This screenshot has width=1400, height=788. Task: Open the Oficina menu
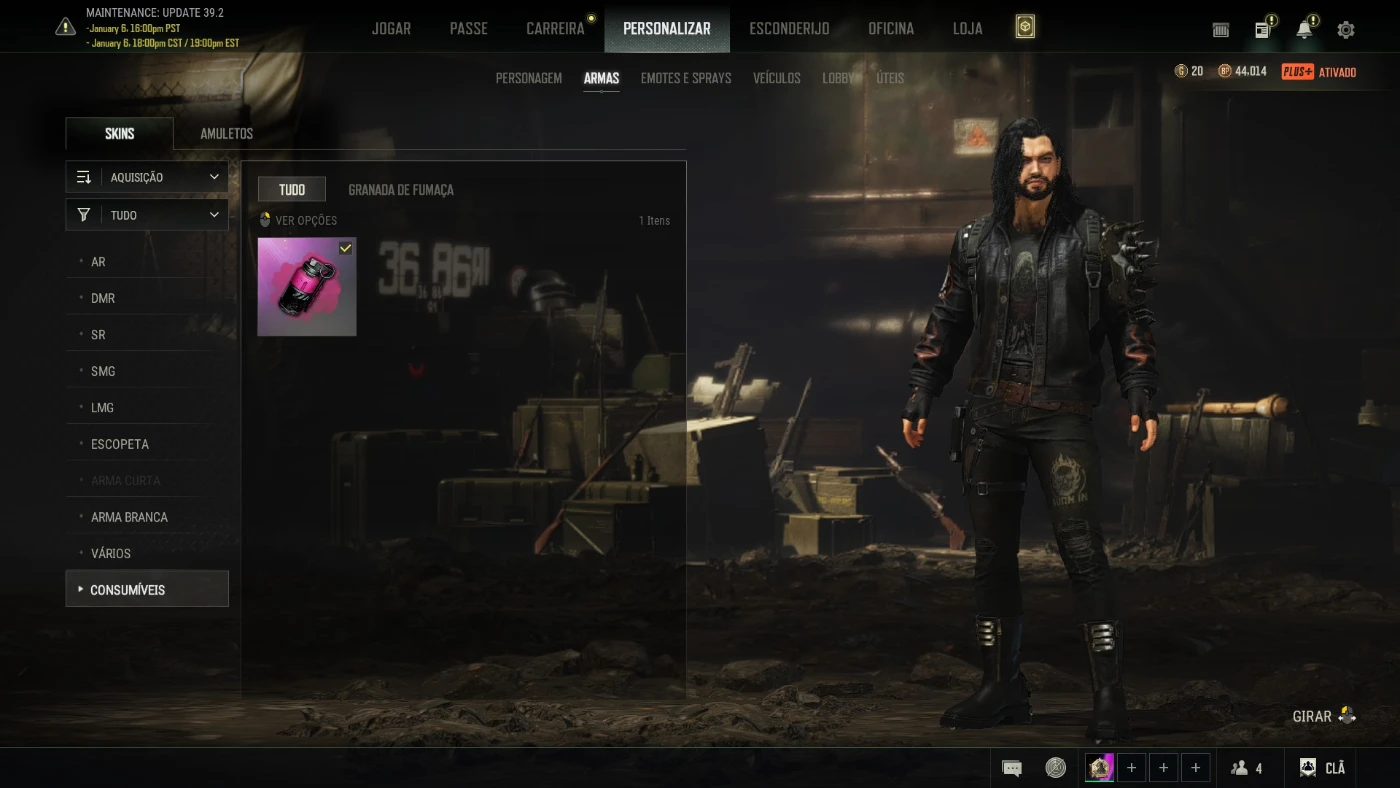click(x=890, y=28)
